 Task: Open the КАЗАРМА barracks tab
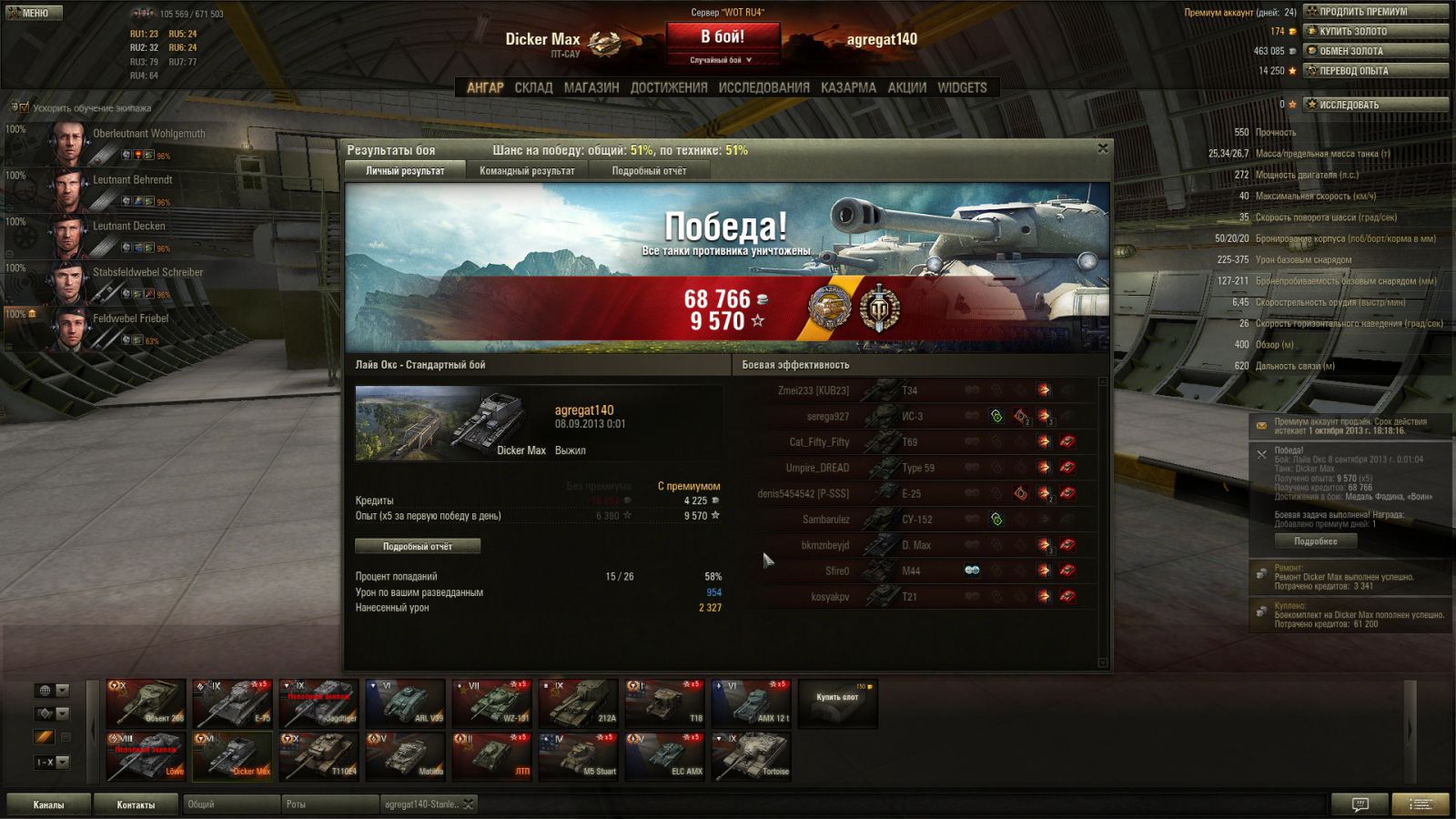[x=848, y=87]
